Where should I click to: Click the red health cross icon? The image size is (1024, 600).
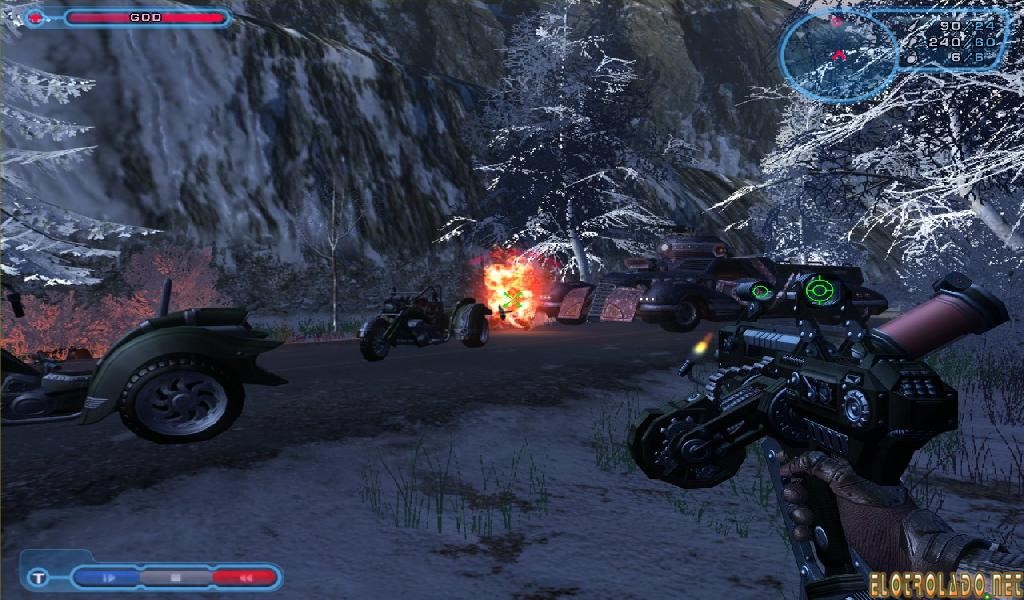click(36, 17)
